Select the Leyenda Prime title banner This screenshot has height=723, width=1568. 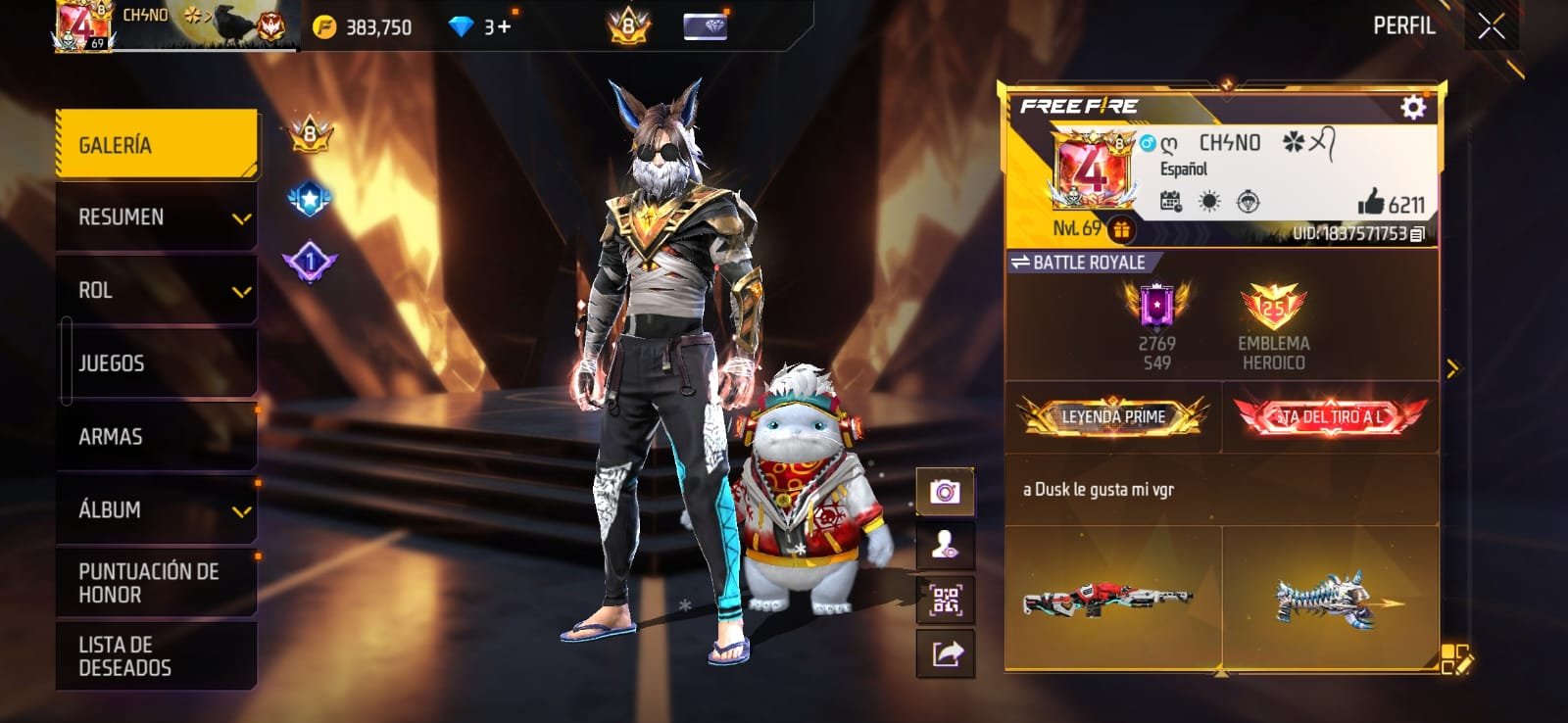coord(1113,417)
